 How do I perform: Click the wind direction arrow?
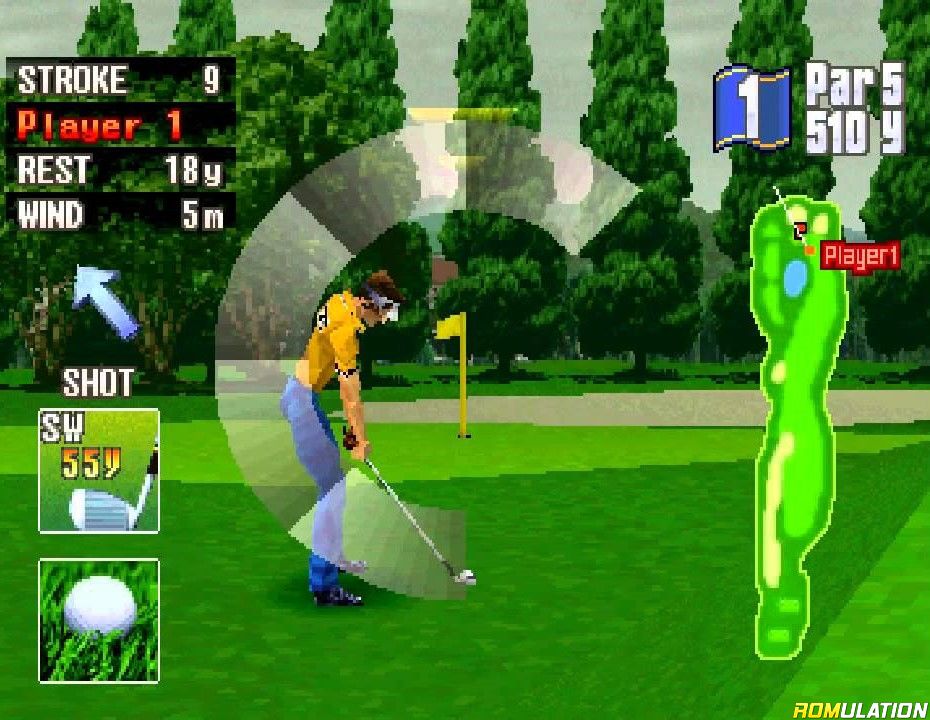[x=105, y=301]
